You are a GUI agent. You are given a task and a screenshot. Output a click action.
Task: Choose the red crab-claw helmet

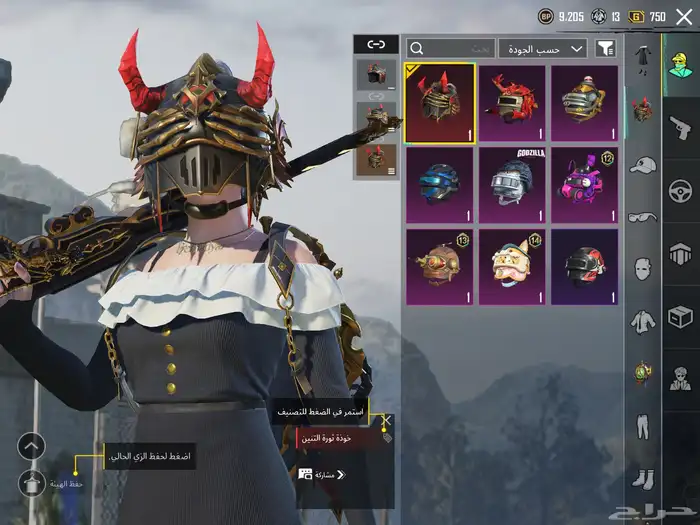click(x=512, y=103)
